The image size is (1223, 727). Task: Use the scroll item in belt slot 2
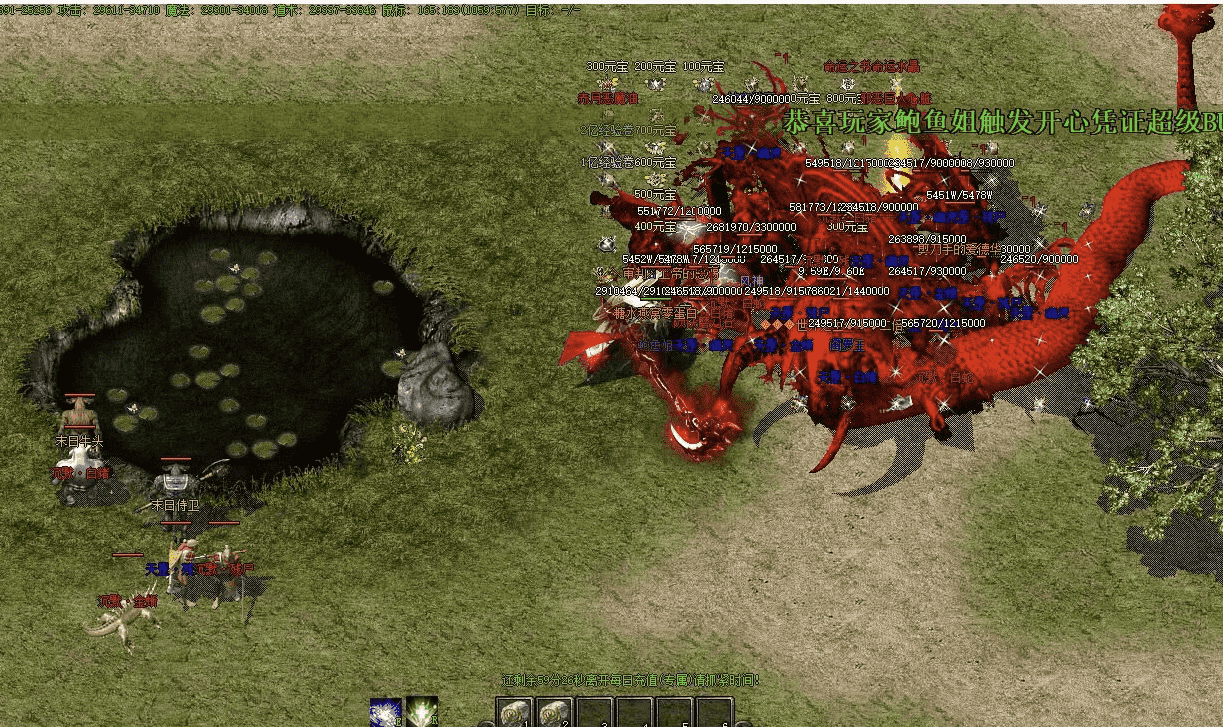pos(554,712)
